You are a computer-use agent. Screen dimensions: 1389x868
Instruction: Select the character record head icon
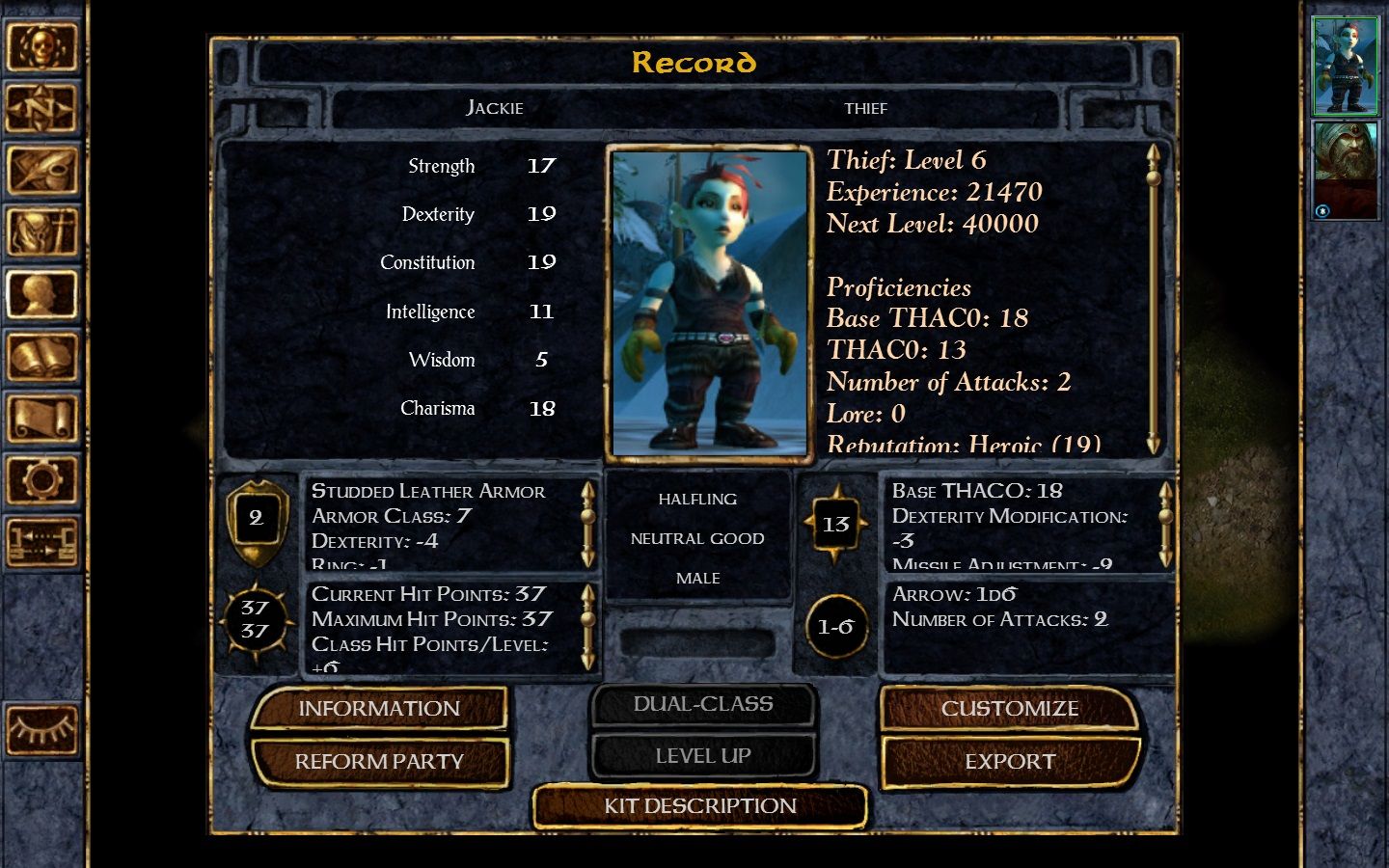click(x=41, y=294)
